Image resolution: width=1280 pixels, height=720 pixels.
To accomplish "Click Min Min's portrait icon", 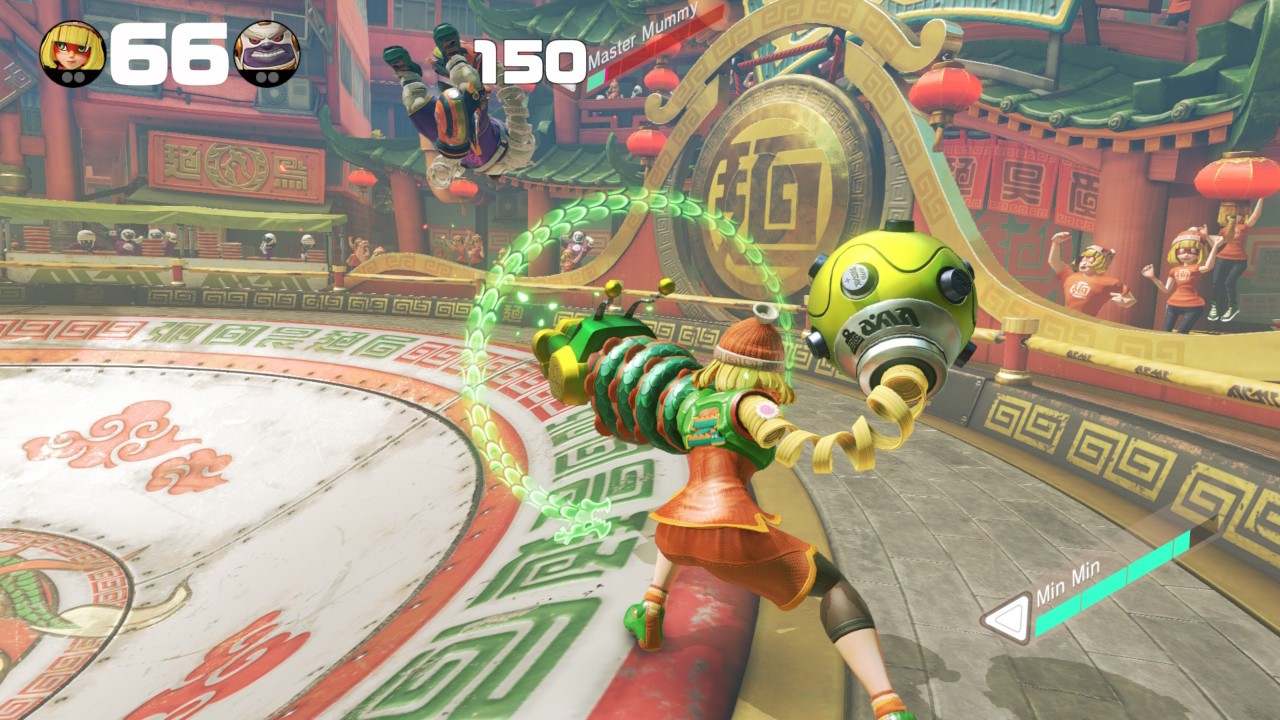I will [x=72, y=53].
